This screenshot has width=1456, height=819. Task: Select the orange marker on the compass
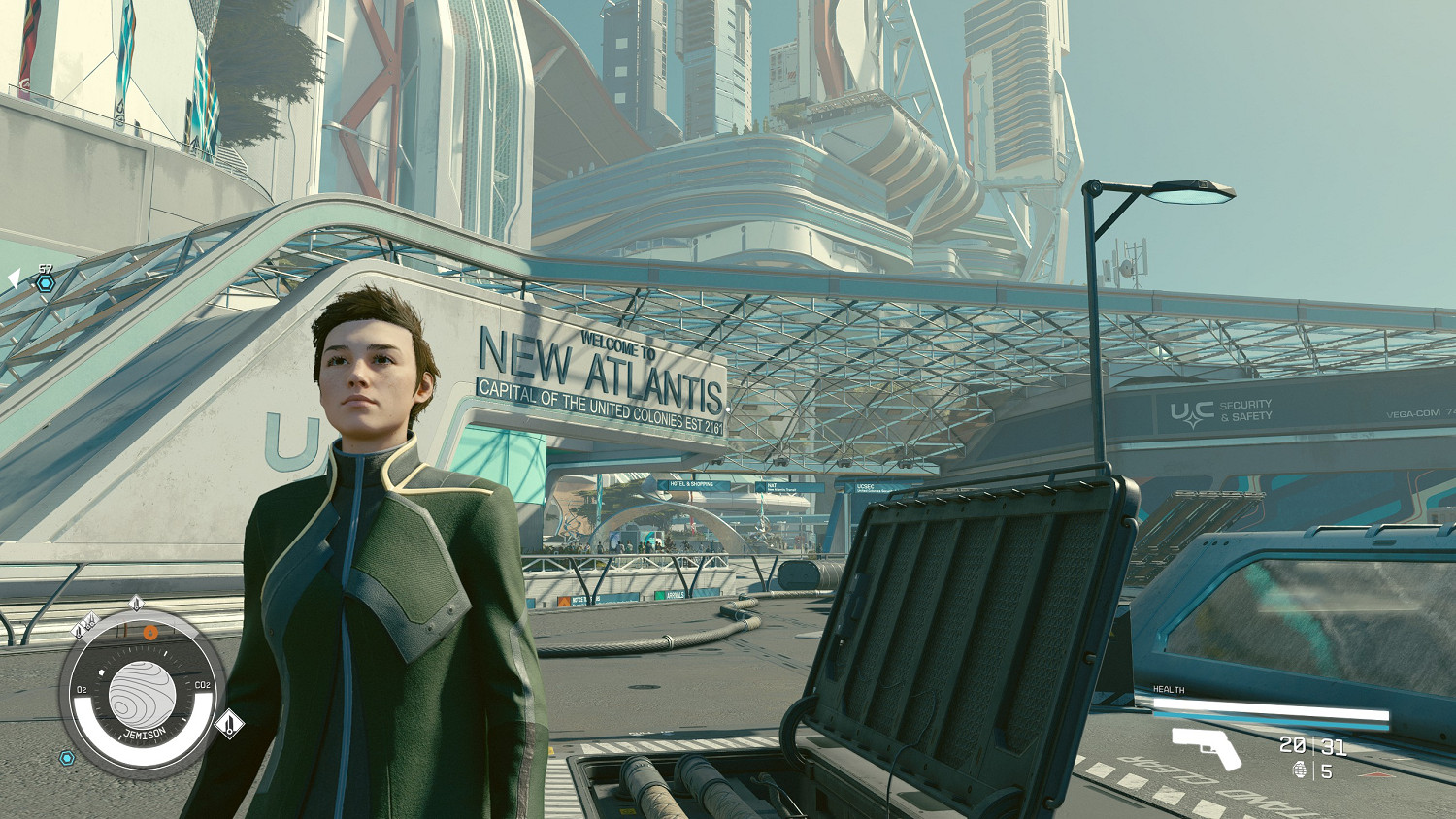coord(150,633)
